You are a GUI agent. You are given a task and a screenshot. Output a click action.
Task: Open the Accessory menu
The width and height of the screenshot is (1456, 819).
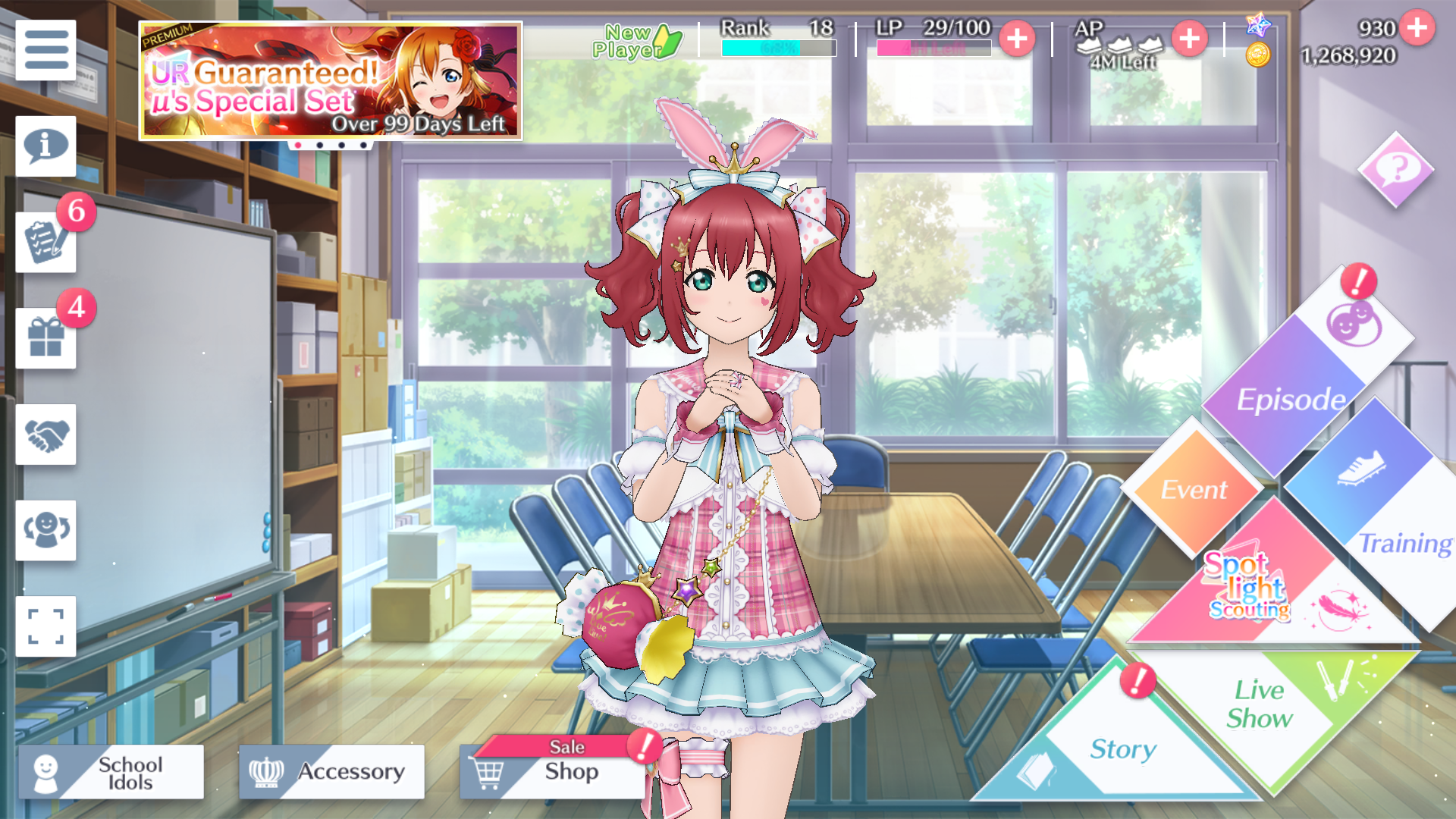[x=331, y=772]
